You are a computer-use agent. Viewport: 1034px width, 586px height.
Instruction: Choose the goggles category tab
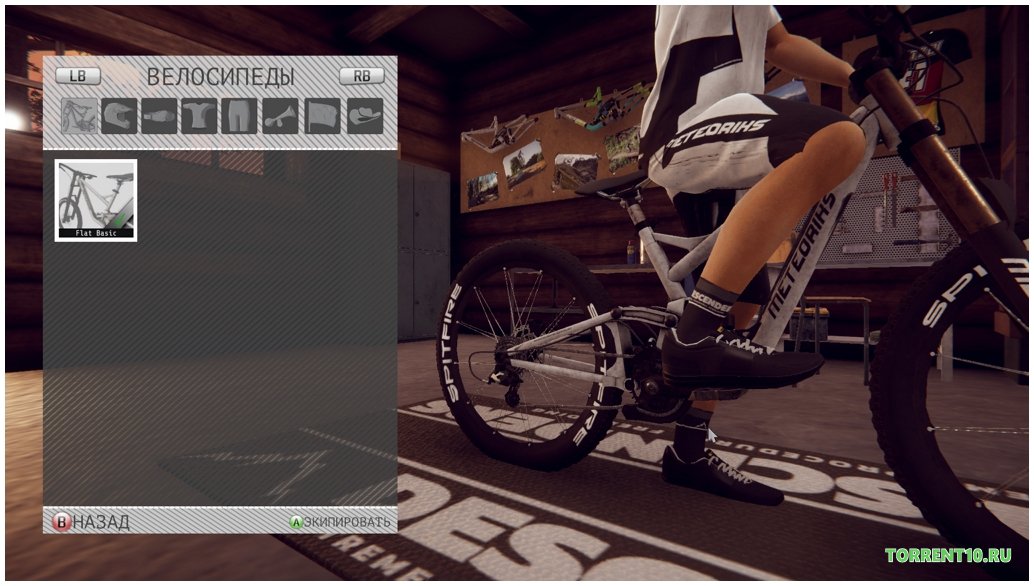click(x=161, y=116)
